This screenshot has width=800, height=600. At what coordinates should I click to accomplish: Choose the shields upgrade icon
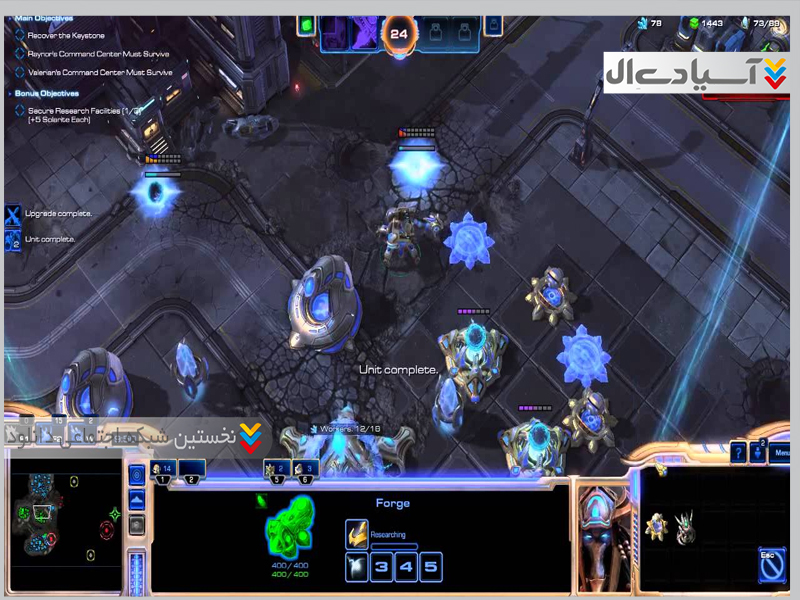[685, 526]
